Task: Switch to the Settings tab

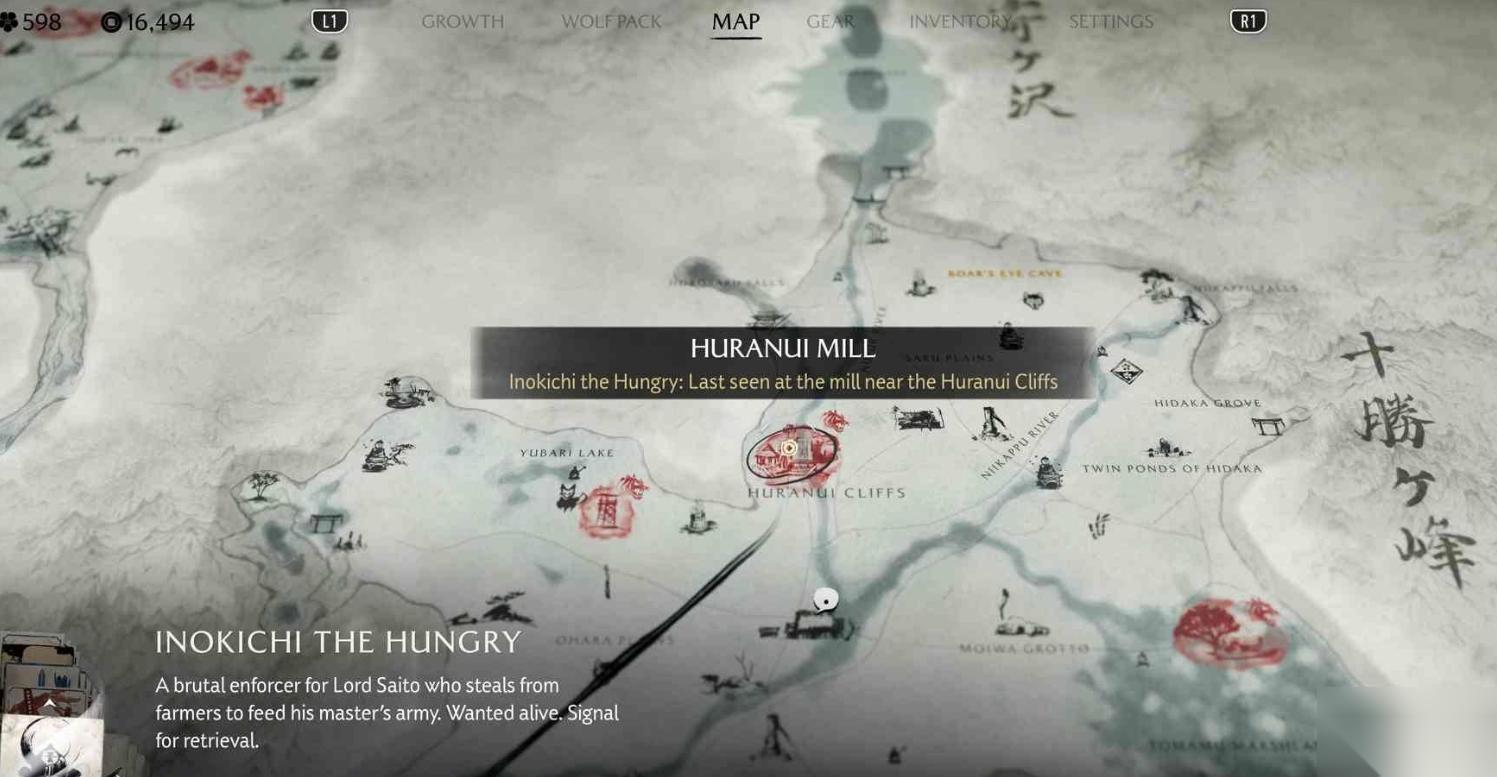Action: tap(1111, 22)
